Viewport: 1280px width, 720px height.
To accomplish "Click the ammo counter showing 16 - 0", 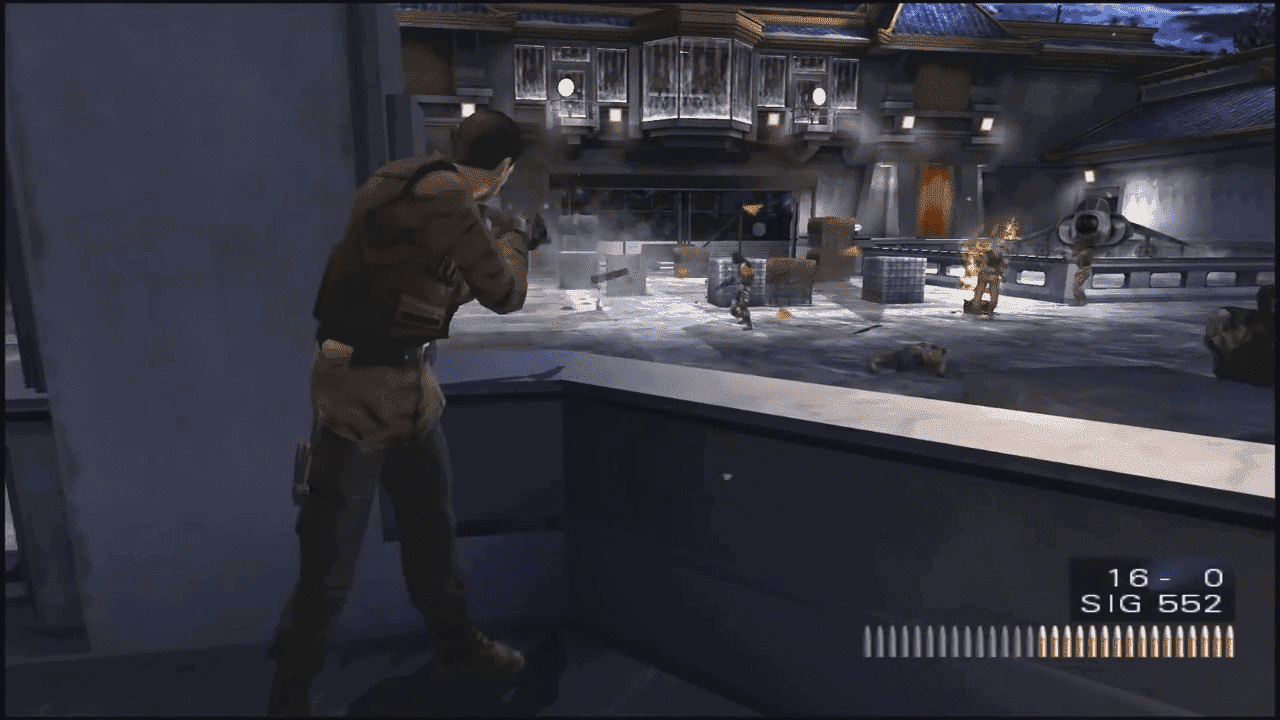I will [x=1155, y=575].
